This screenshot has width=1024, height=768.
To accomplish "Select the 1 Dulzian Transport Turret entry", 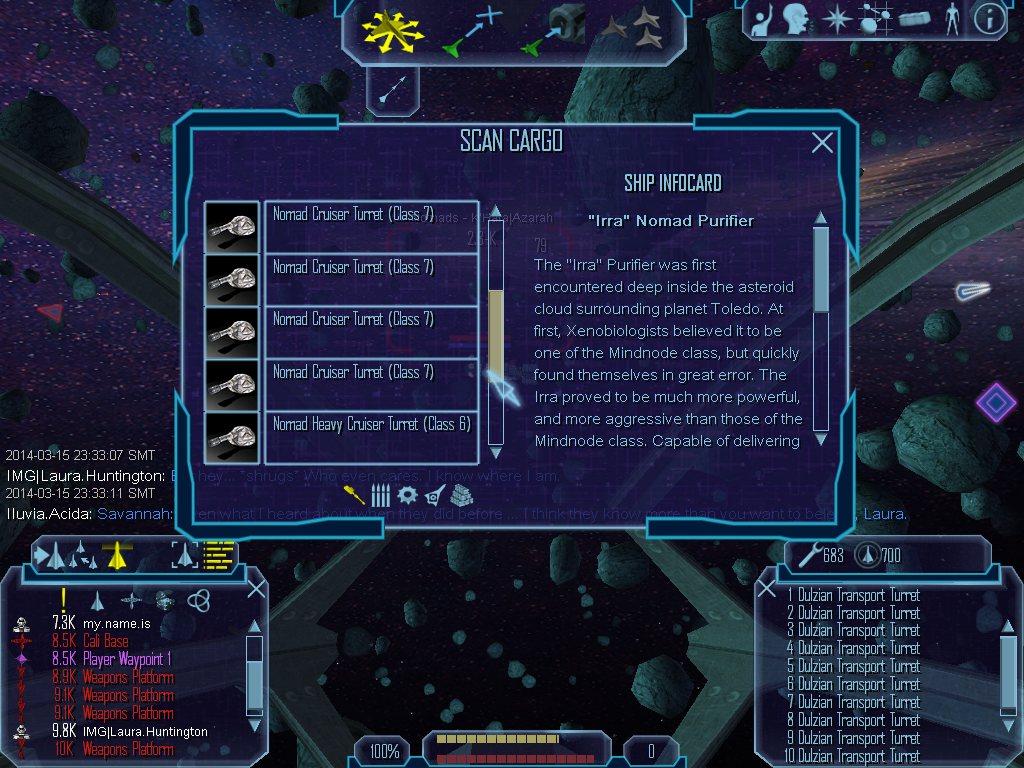I will pyautogui.click(x=853, y=596).
